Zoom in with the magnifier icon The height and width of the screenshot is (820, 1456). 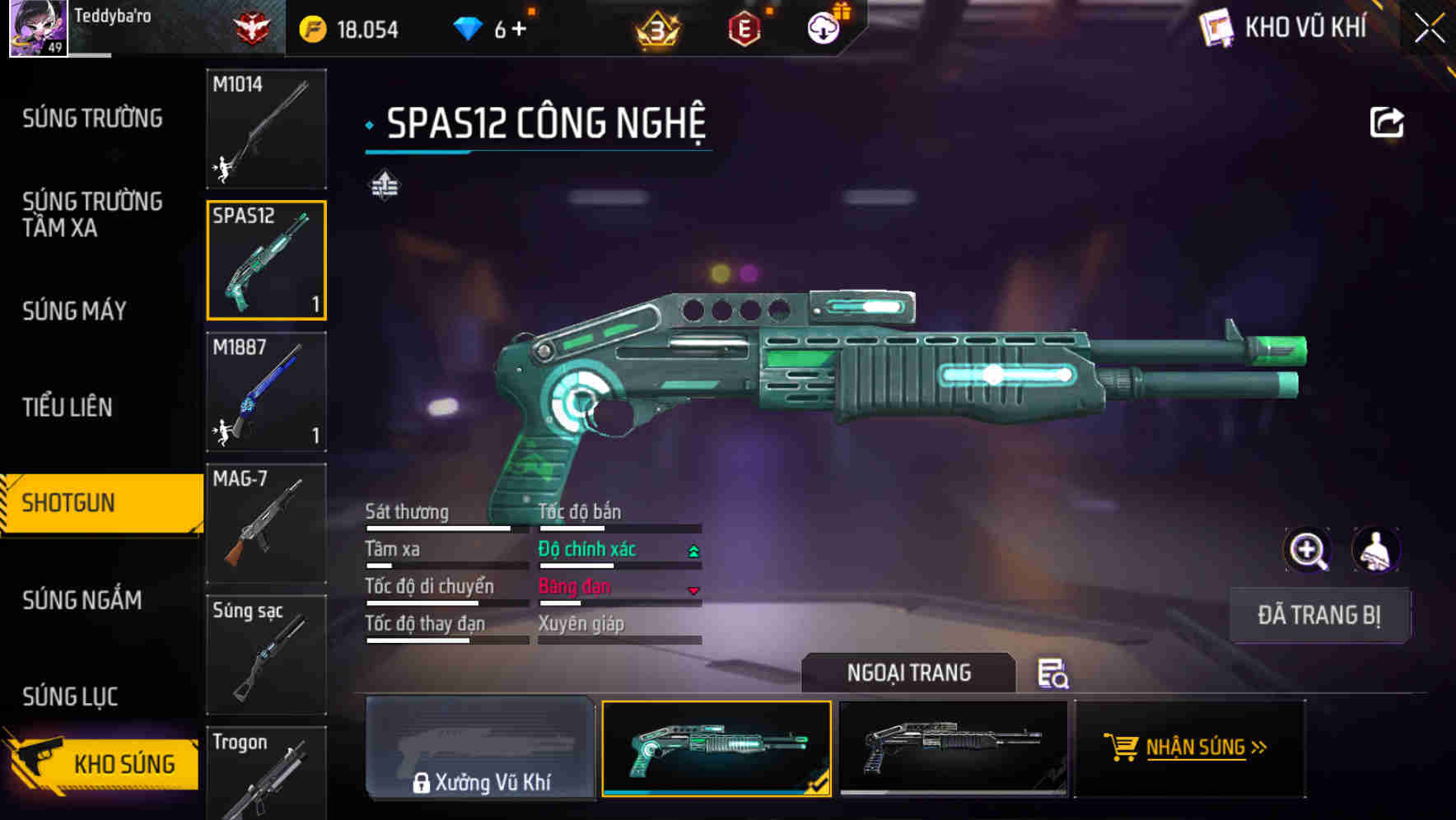point(1307,550)
